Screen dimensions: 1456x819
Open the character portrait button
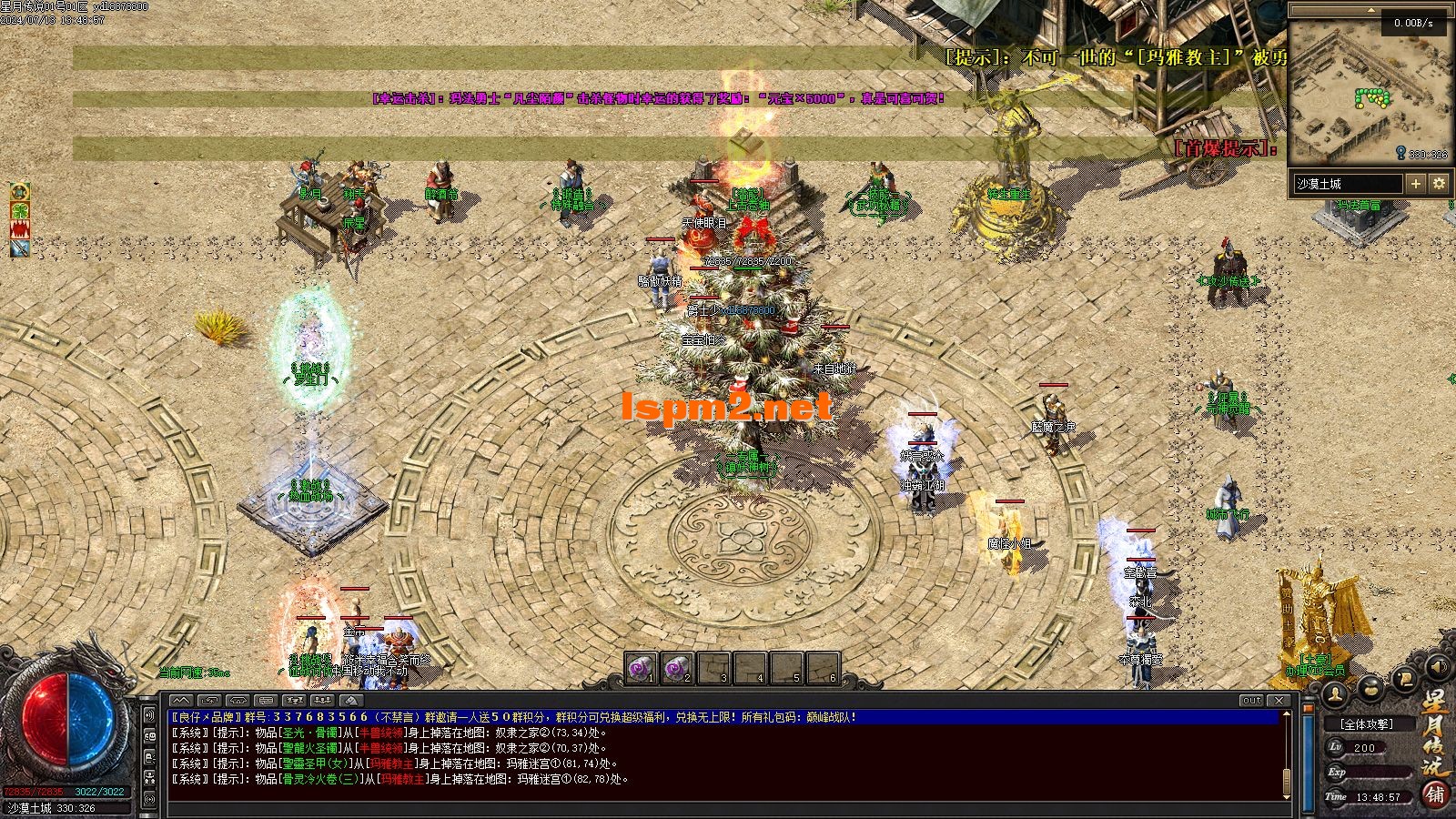pos(1335,693)
